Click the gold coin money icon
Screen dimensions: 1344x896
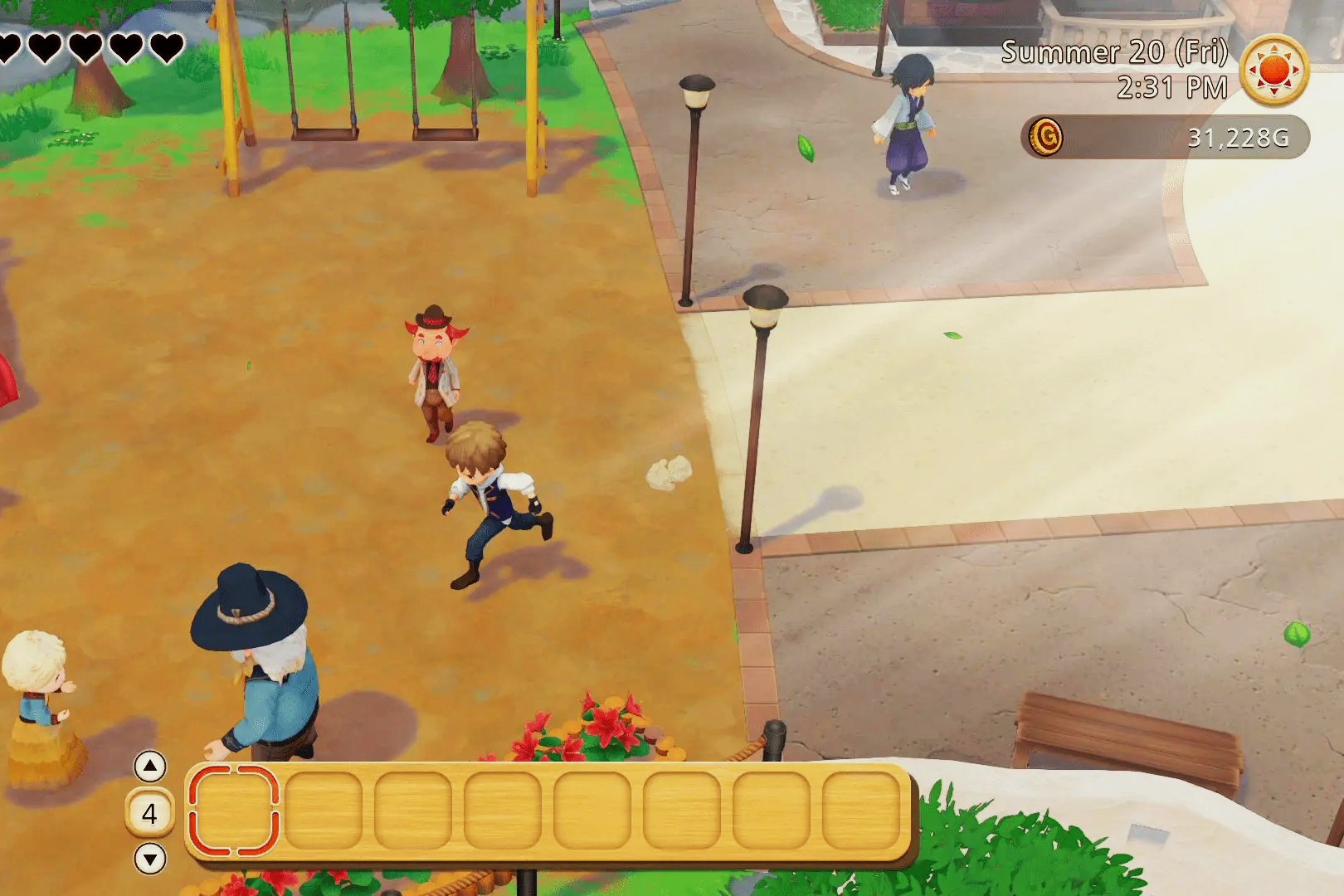(1046, 136)
